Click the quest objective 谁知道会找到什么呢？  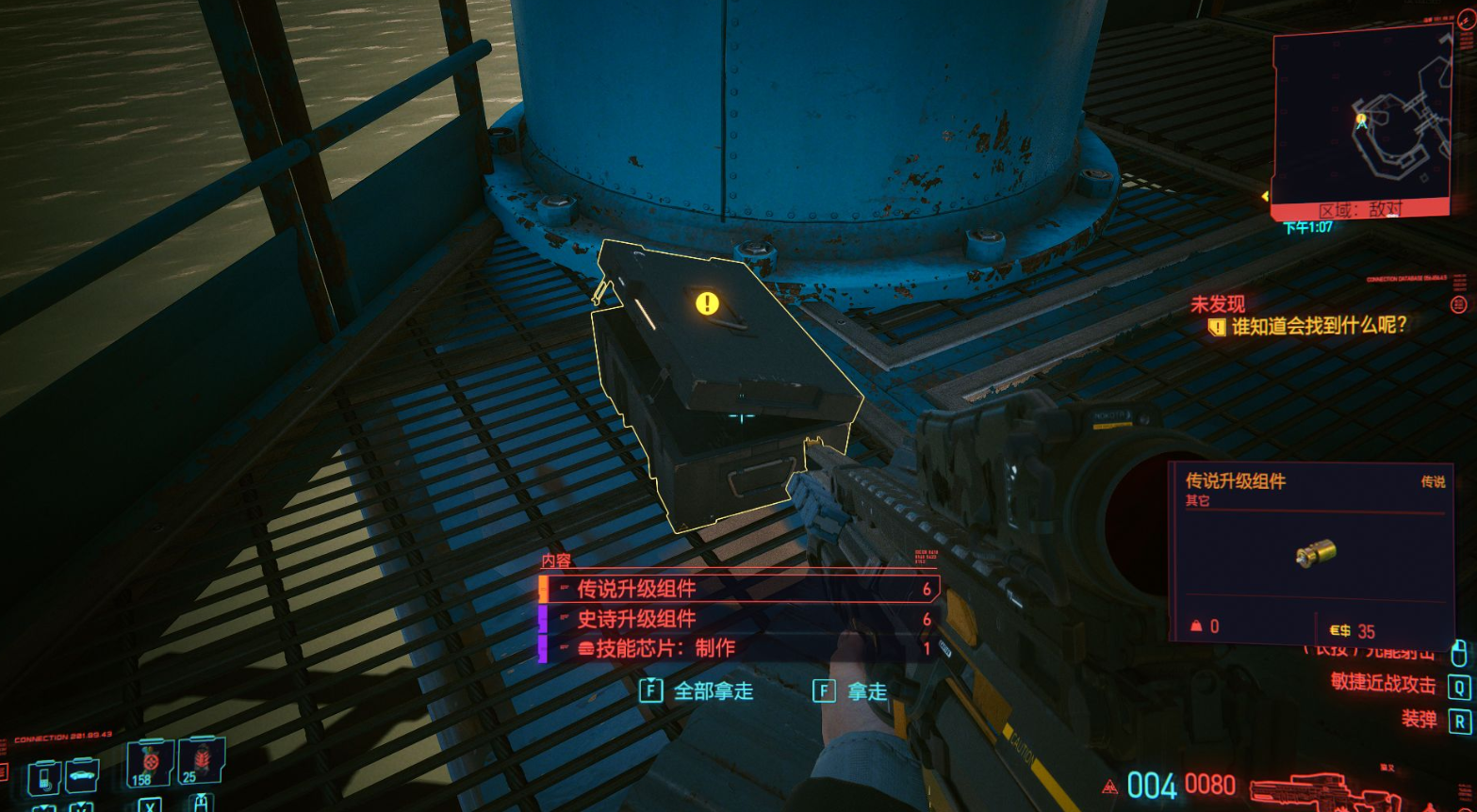click(x=1318, y=326)
